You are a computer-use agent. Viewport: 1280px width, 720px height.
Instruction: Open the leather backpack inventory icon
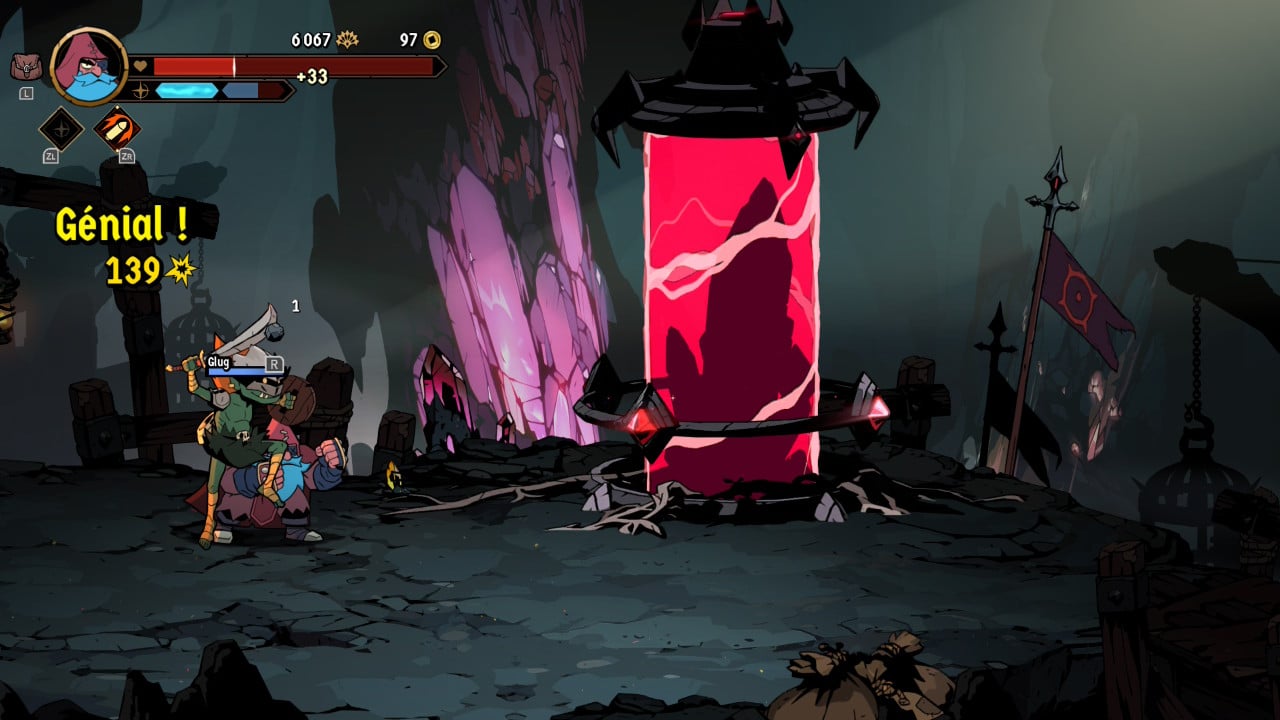click(x=25, y=67)
